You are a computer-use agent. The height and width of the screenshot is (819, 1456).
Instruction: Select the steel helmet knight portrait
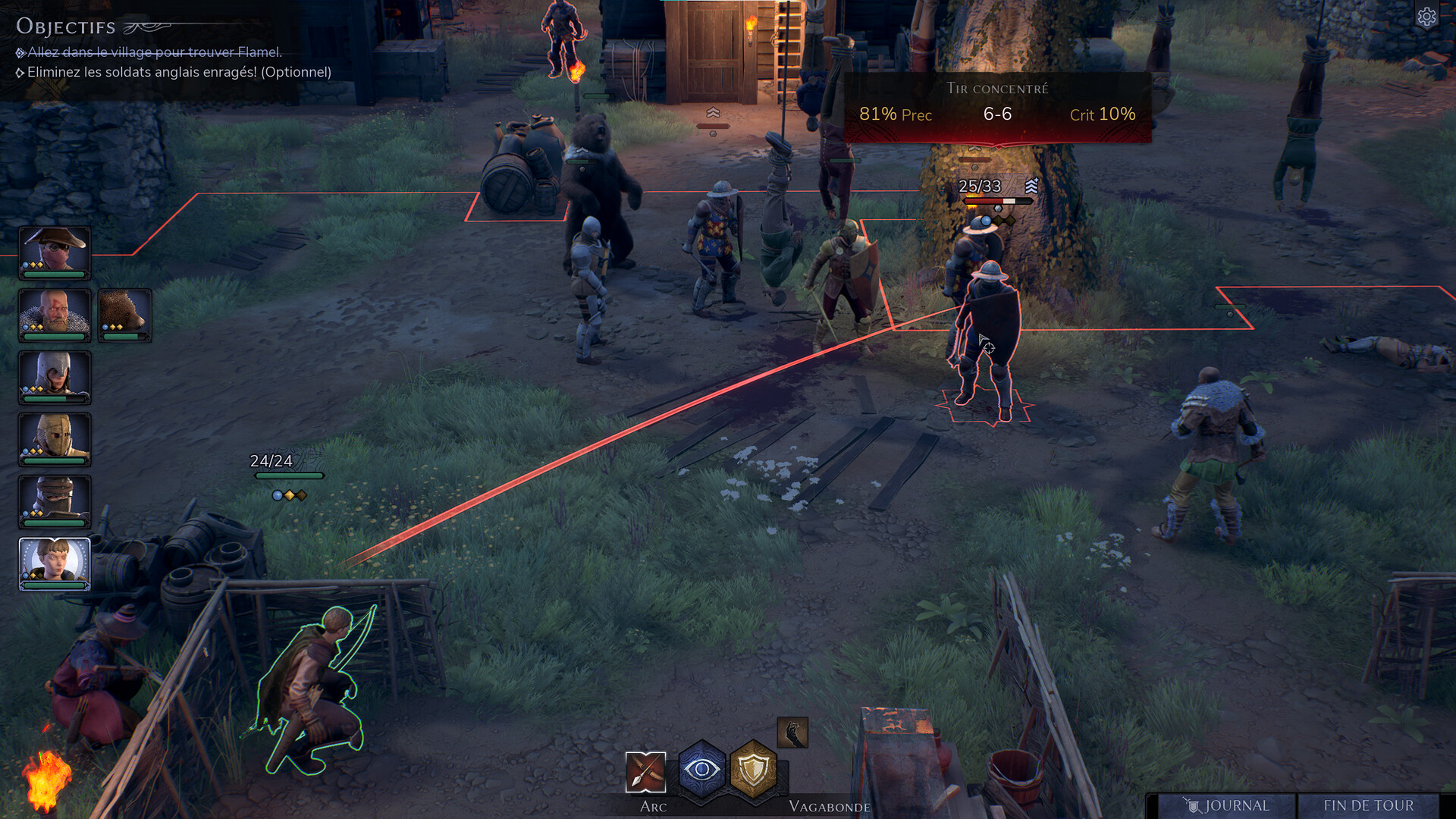[x=55, y=377]
